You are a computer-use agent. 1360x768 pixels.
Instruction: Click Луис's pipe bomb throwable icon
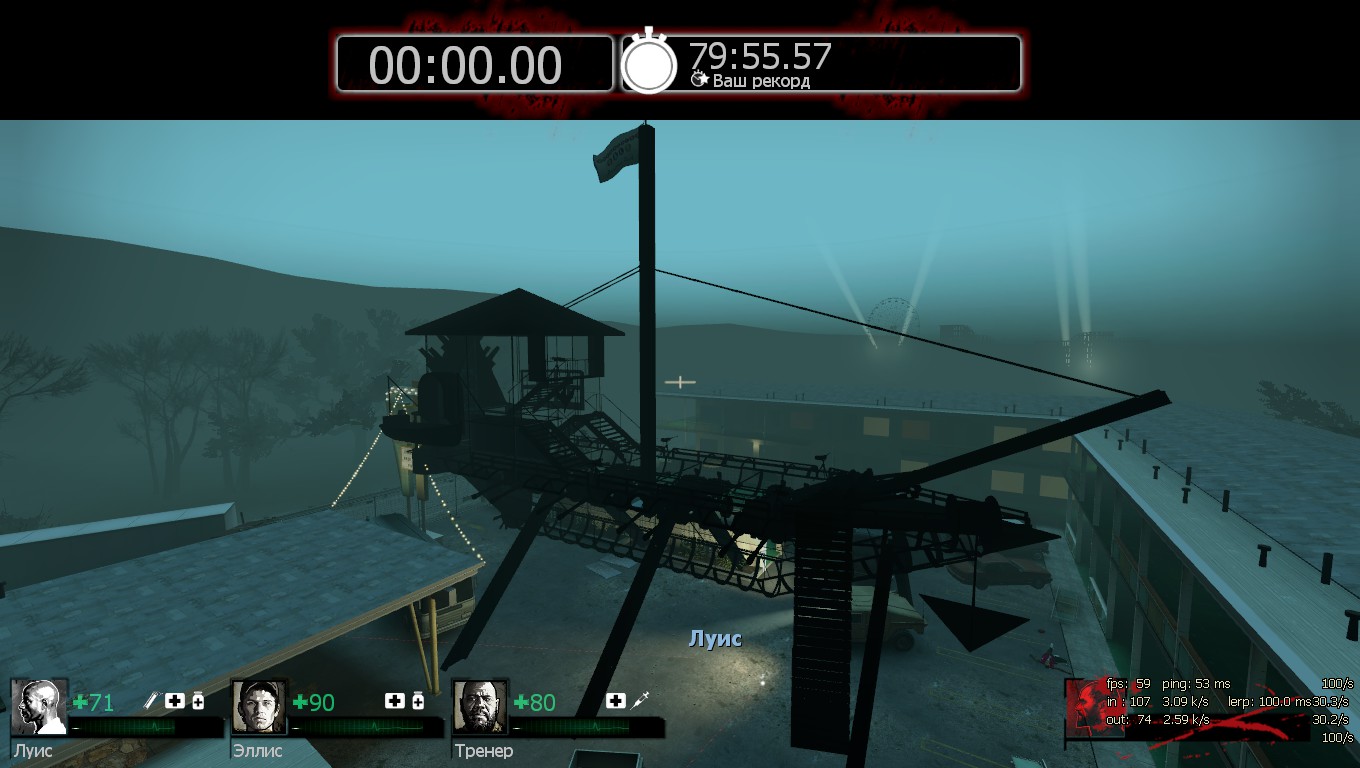pyautogui.click(x=152, y=701)
